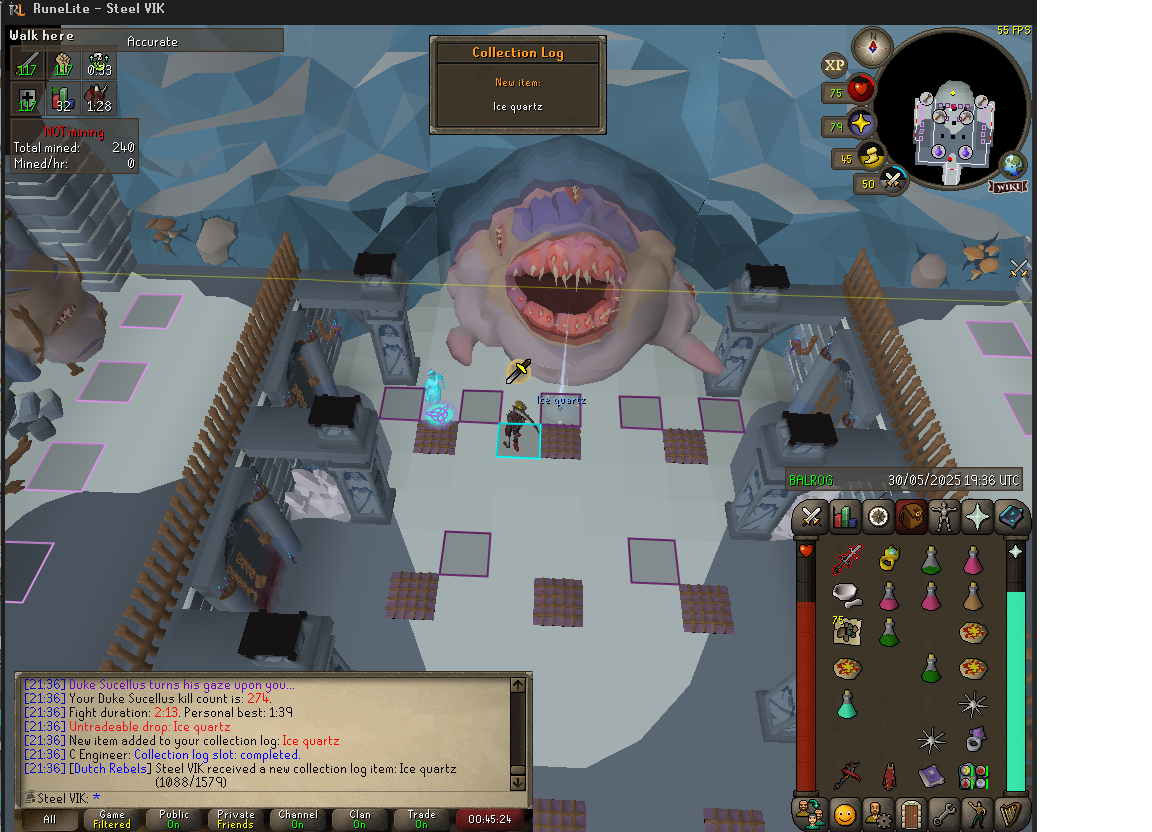Click the compass to face north
Image resolution: width=1152 pixels, height=832 pixels.
(872, 46)
